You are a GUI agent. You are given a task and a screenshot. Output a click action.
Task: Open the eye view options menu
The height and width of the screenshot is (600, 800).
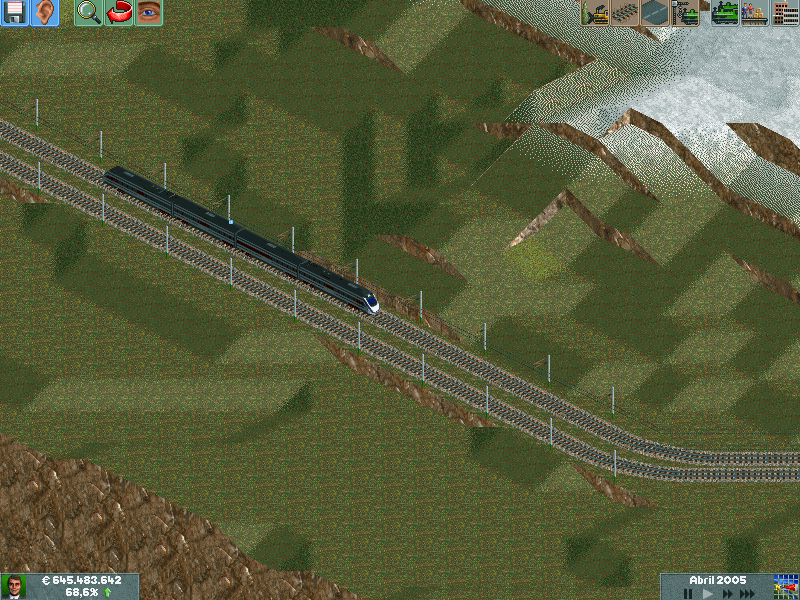[x=149, y=13]
